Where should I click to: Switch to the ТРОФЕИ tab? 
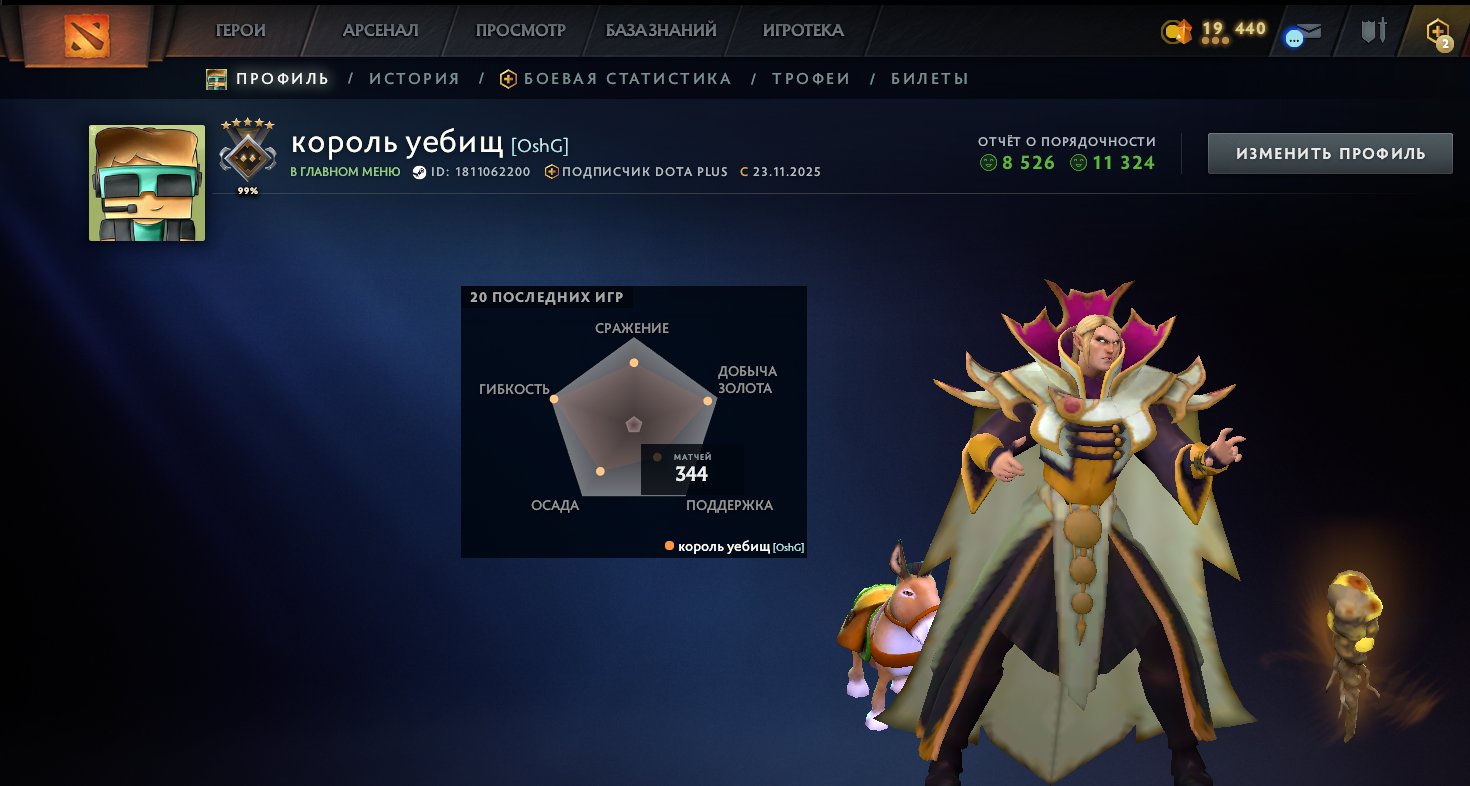[x=811, y=78]
